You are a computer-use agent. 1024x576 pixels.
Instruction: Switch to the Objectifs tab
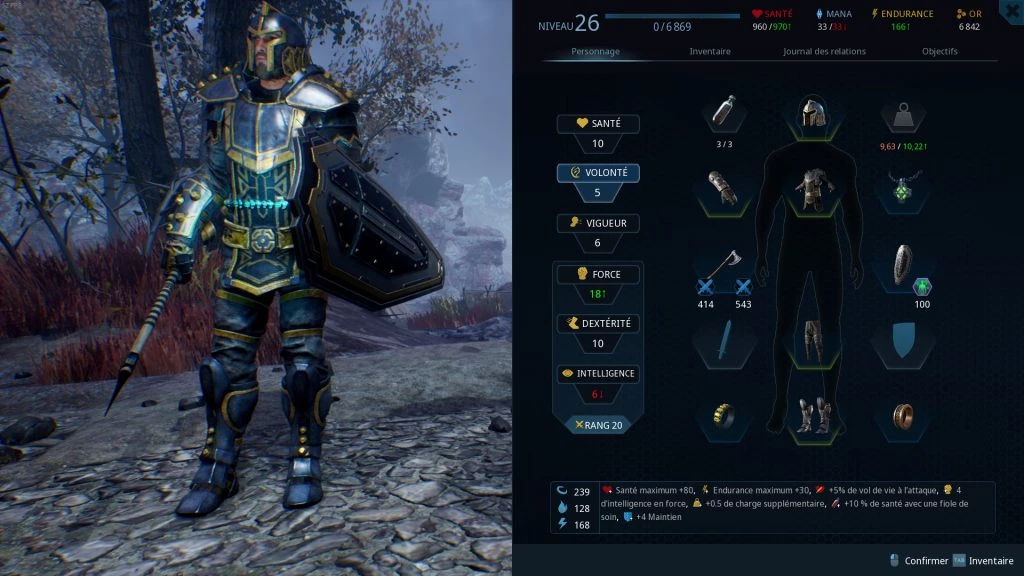point(939,51)
